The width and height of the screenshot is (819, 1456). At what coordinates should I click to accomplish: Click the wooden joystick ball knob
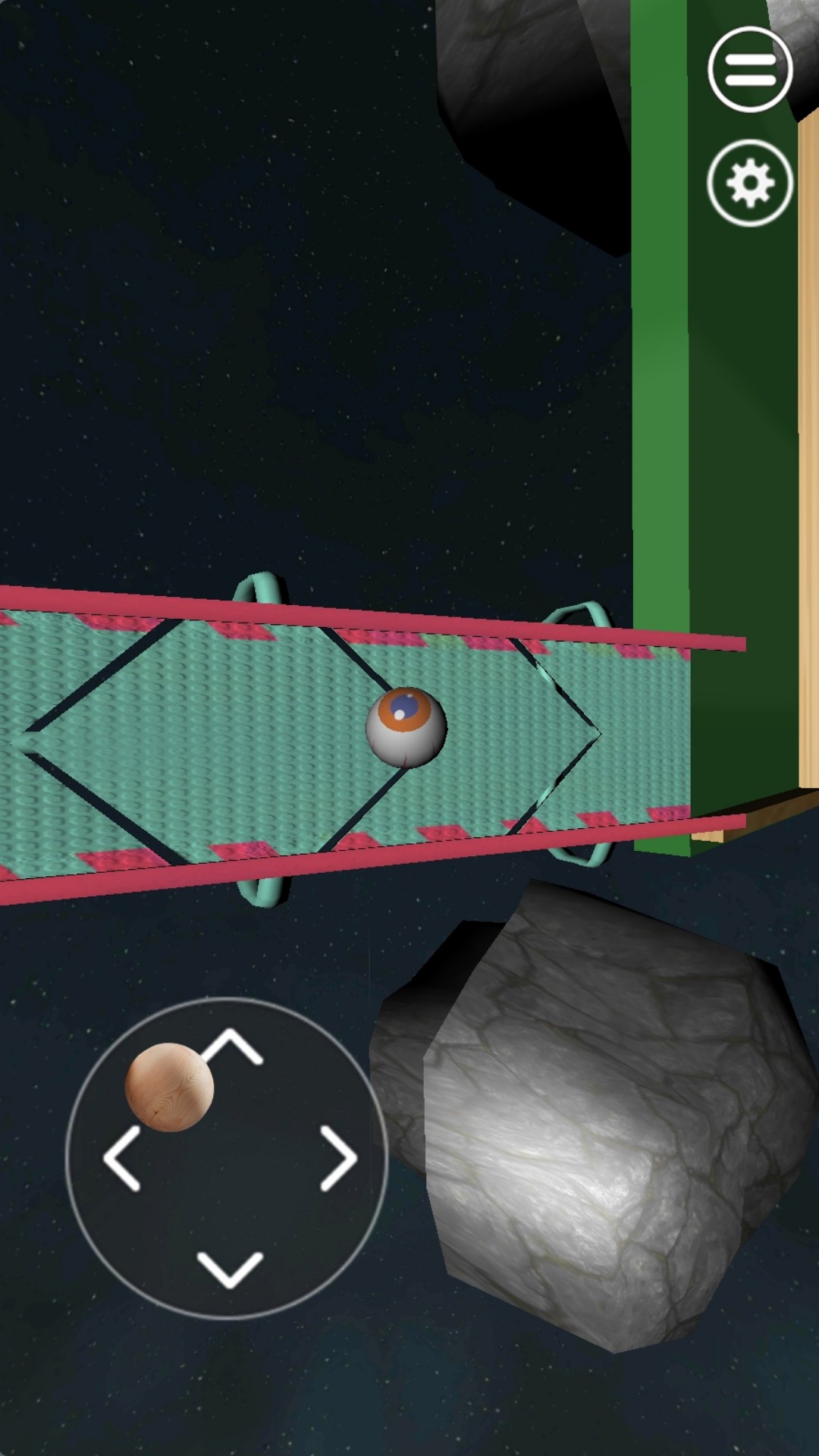[x=169, y=1087]
